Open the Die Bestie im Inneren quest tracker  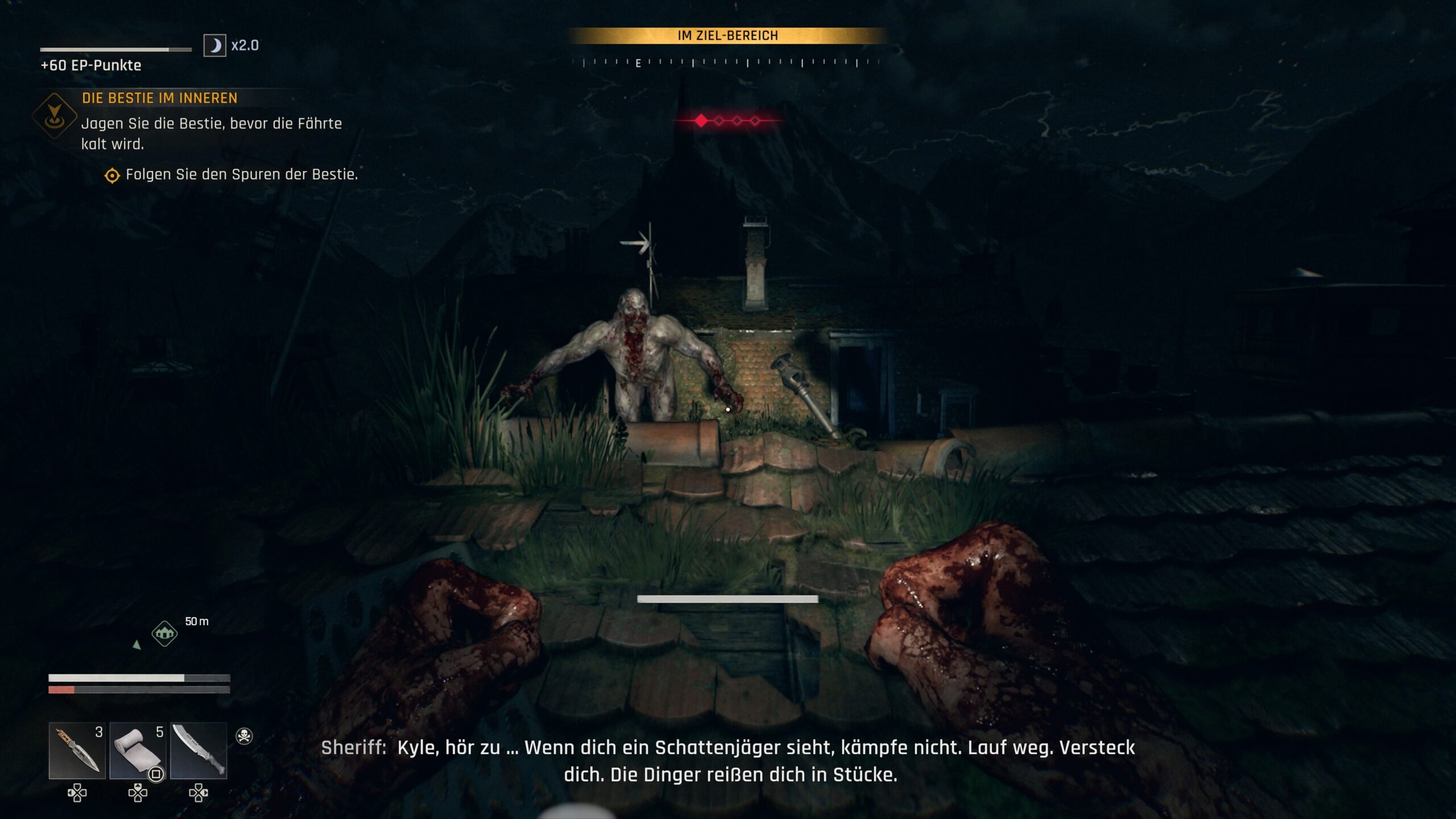point(159,98)
